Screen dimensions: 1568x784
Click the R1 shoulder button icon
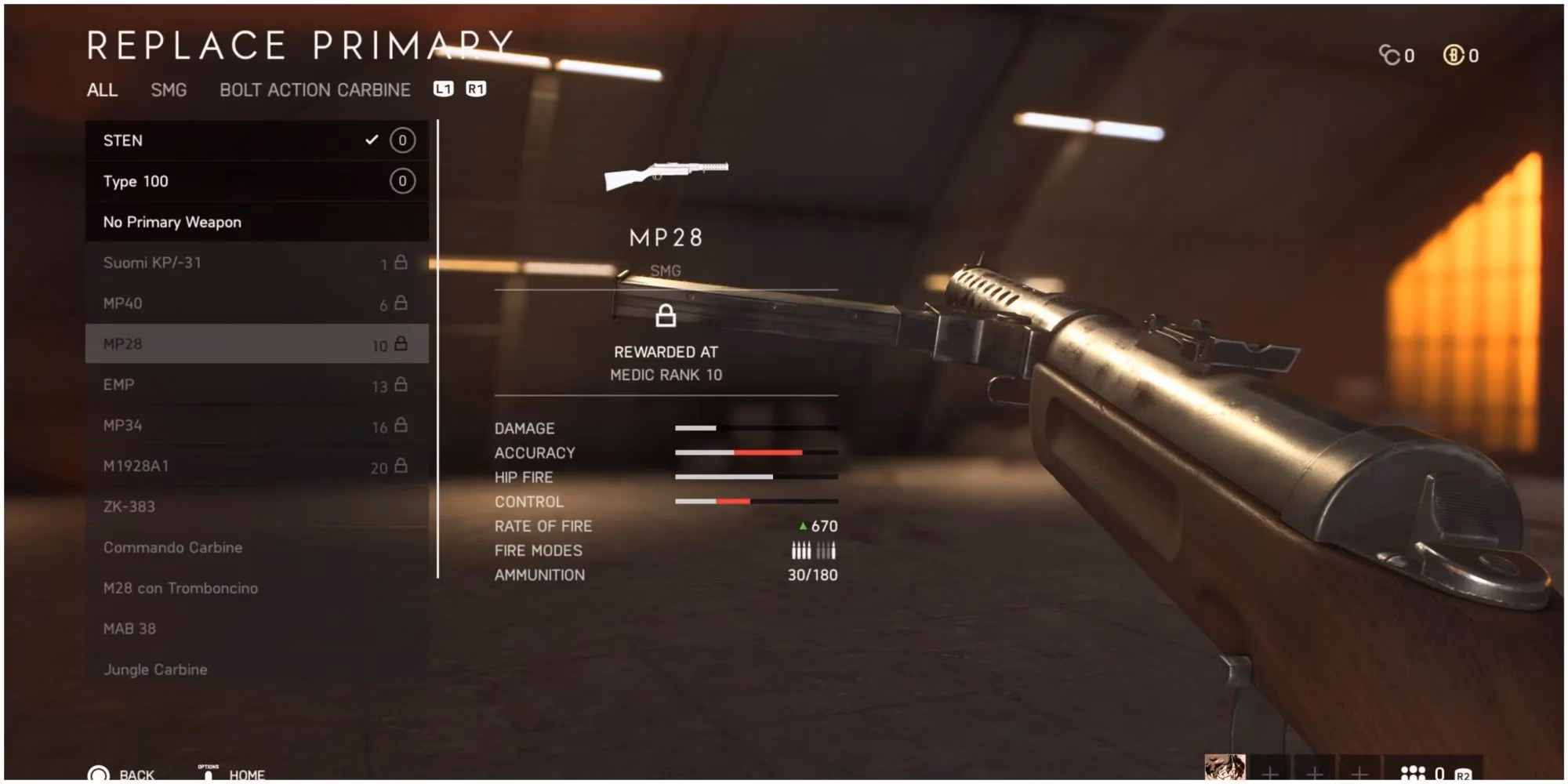tap(474, 89)
